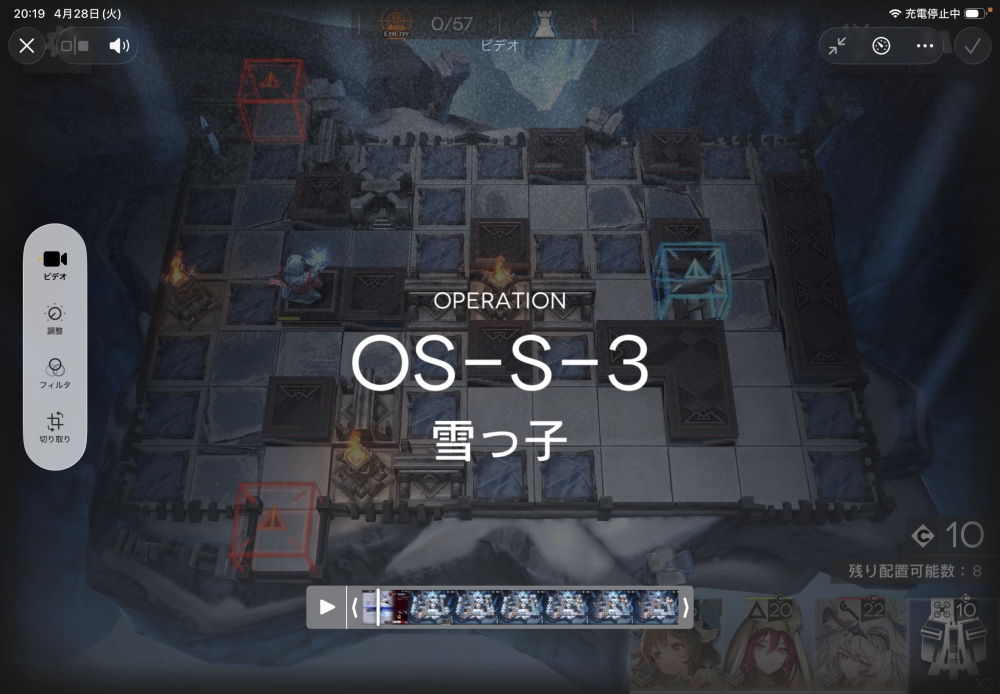
Task: Select the red-haired operator card costing 20
Action: coord(767,647)
